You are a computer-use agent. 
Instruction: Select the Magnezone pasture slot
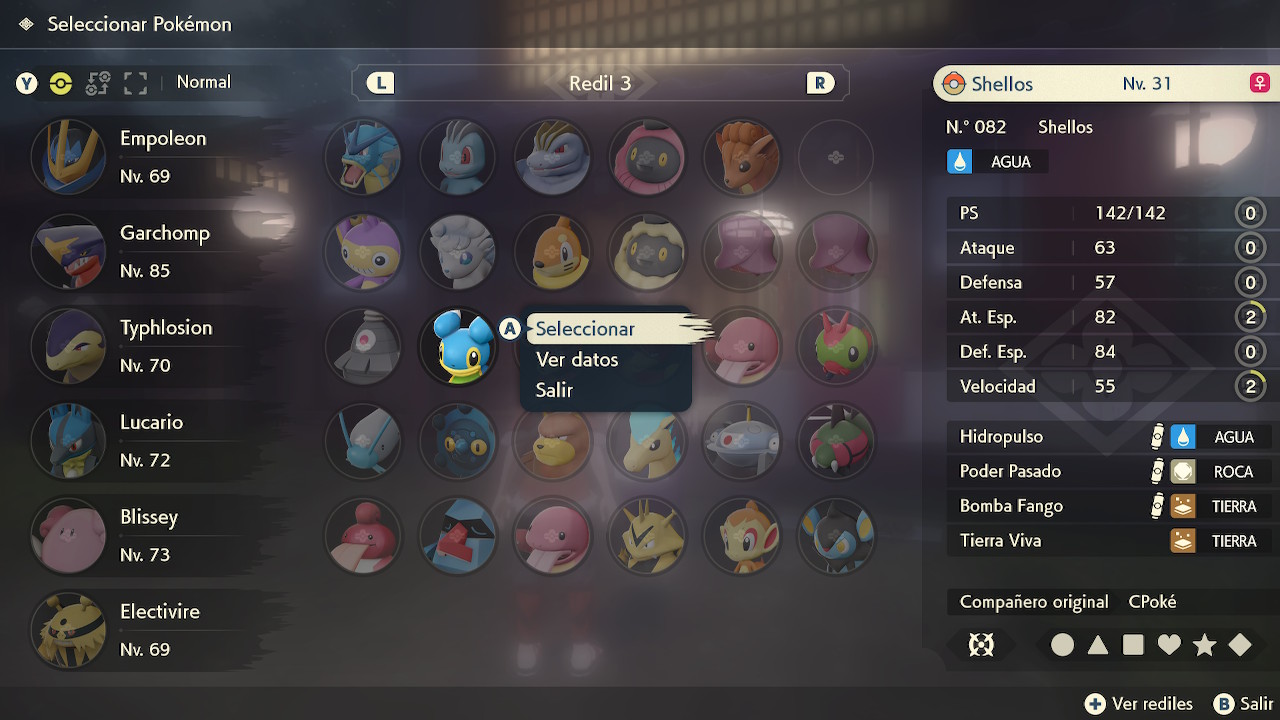(x=742, y=441)
